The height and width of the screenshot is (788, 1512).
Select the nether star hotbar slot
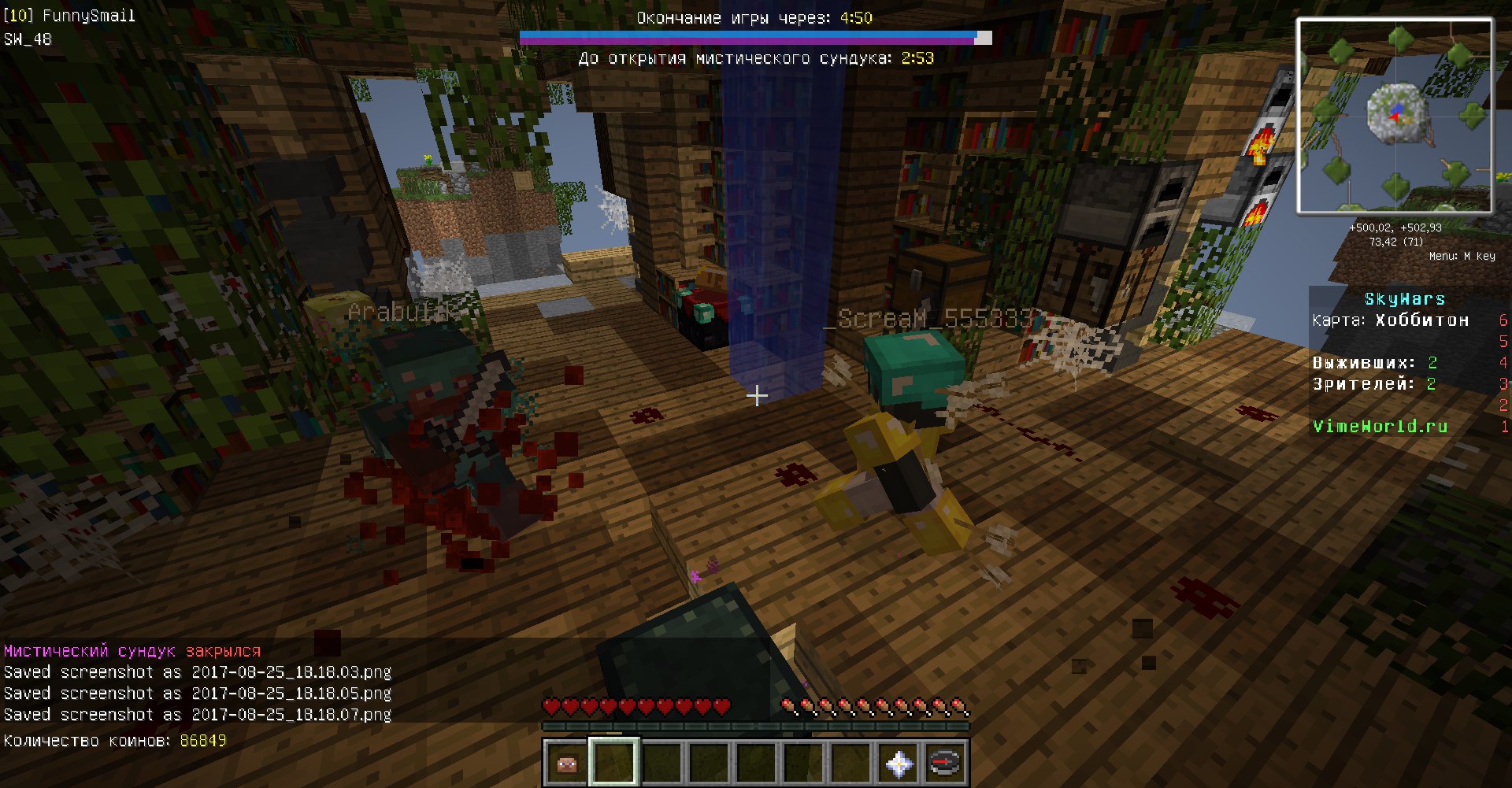(899, 762)
